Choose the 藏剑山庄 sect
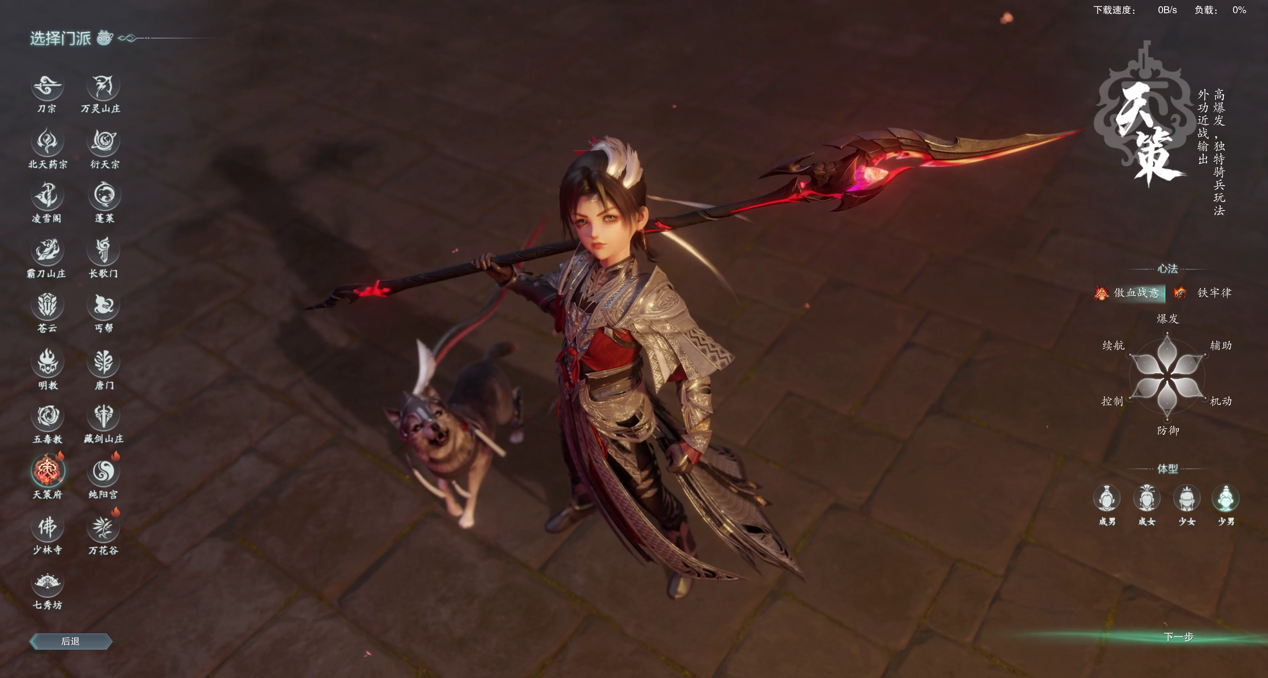The width and height of the screenshot is (1268, 678). coord(103,417)
